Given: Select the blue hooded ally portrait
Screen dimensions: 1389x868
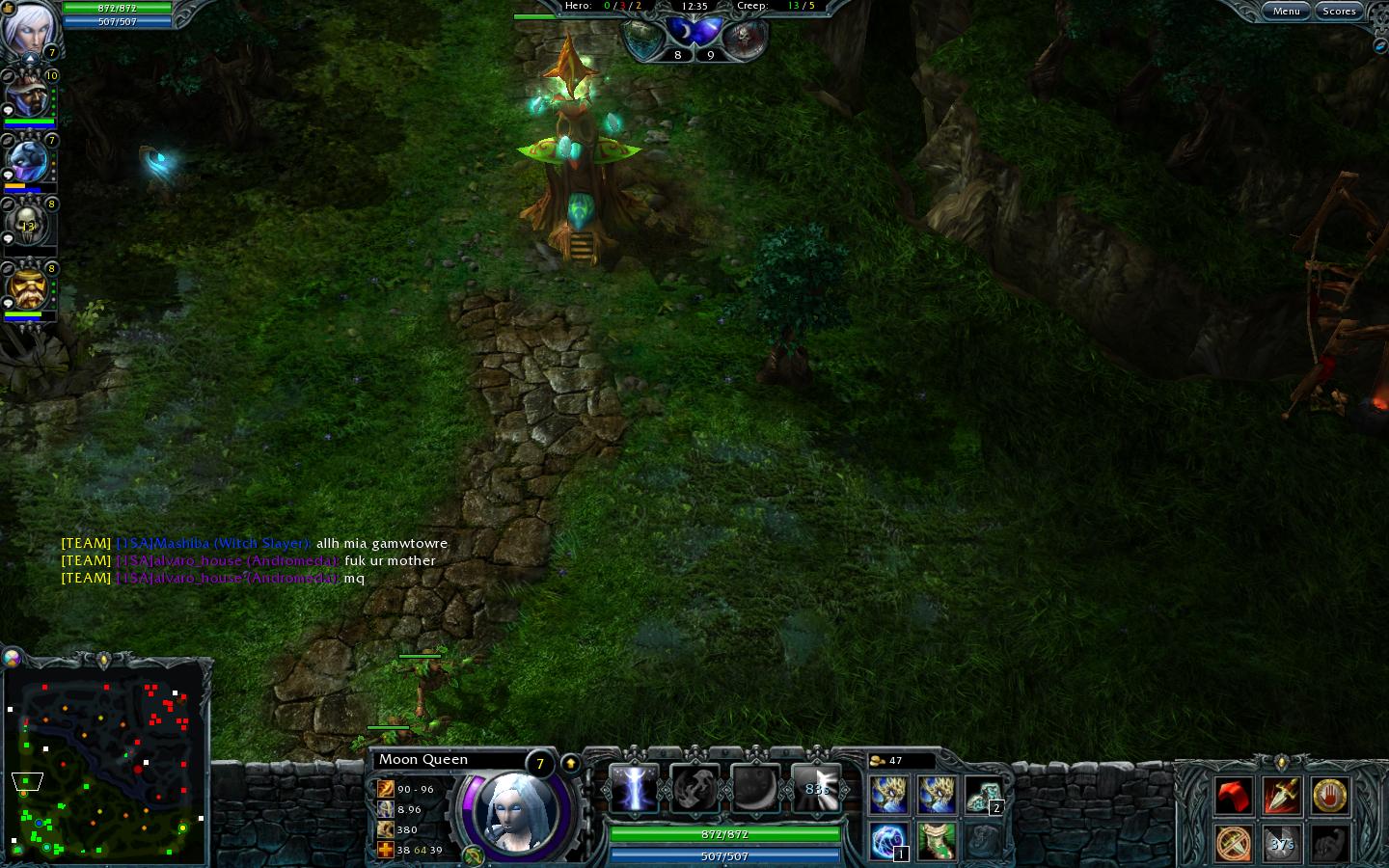Looking at the screenshot, I should click(27, 161).
